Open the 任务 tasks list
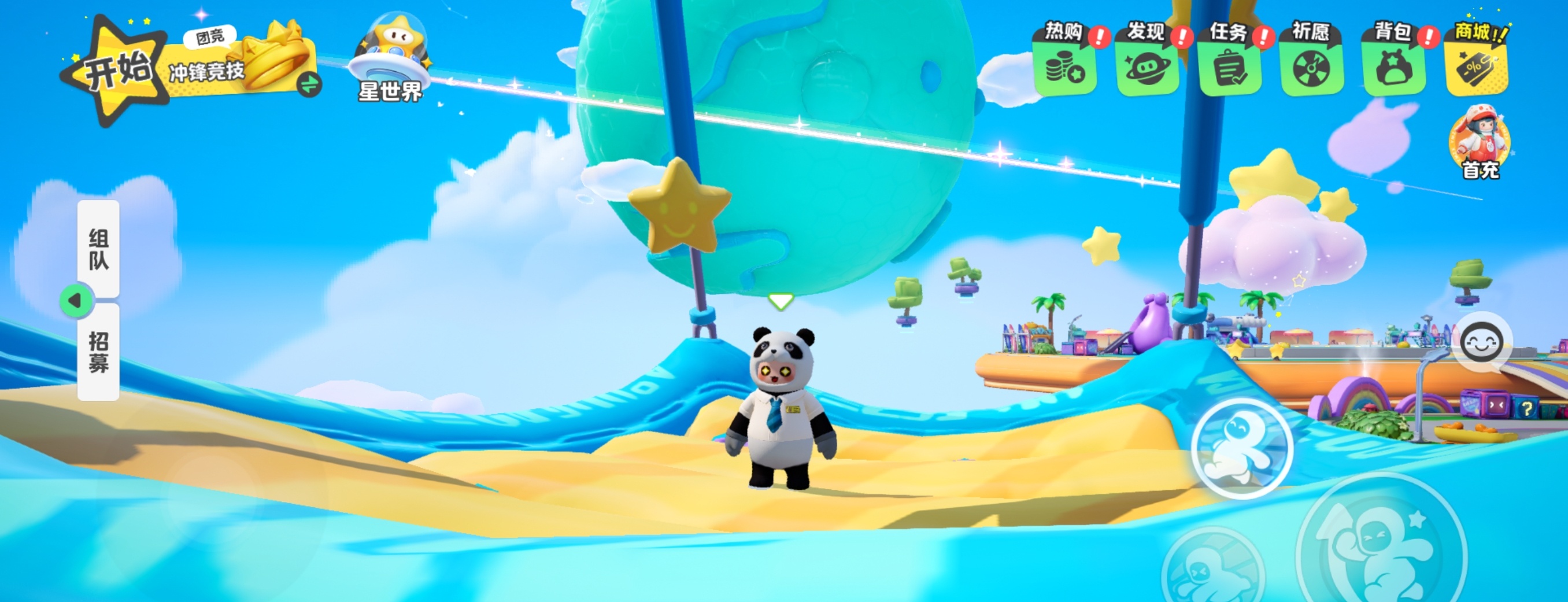This screenshot has width=1568, height=602. pos(1229,60)
